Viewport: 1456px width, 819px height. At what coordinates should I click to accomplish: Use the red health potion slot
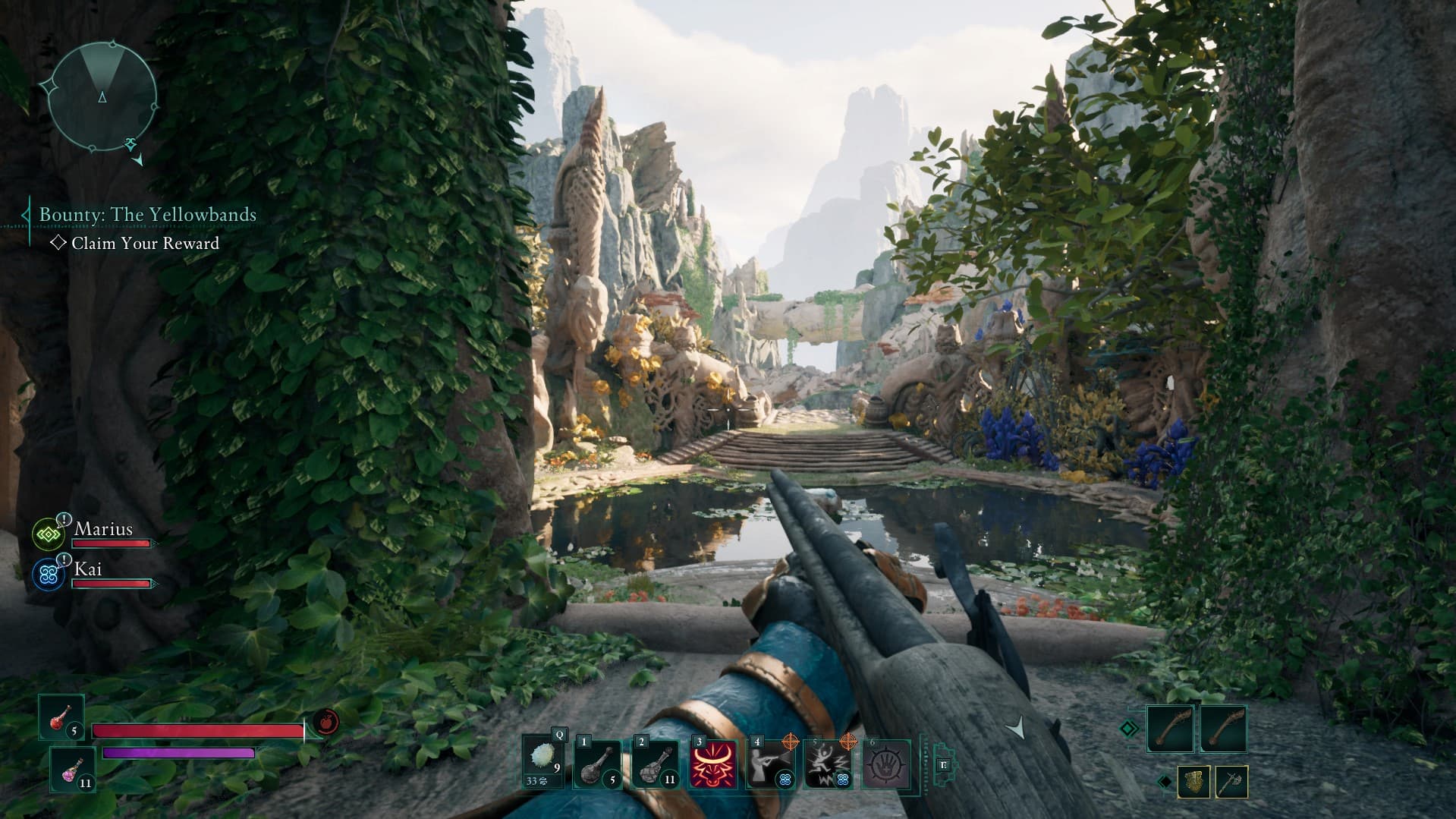pyautogui.click(x=61, y=717)
